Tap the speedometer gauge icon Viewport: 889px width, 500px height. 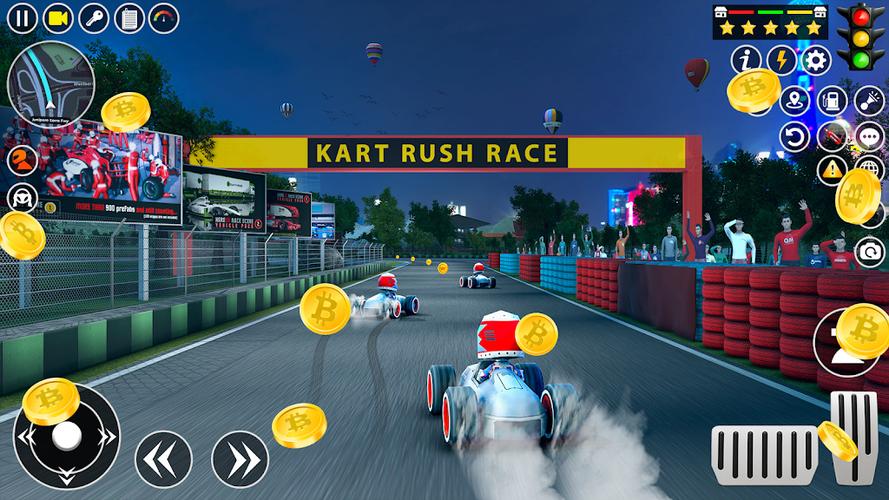click(x=164, y=17)
